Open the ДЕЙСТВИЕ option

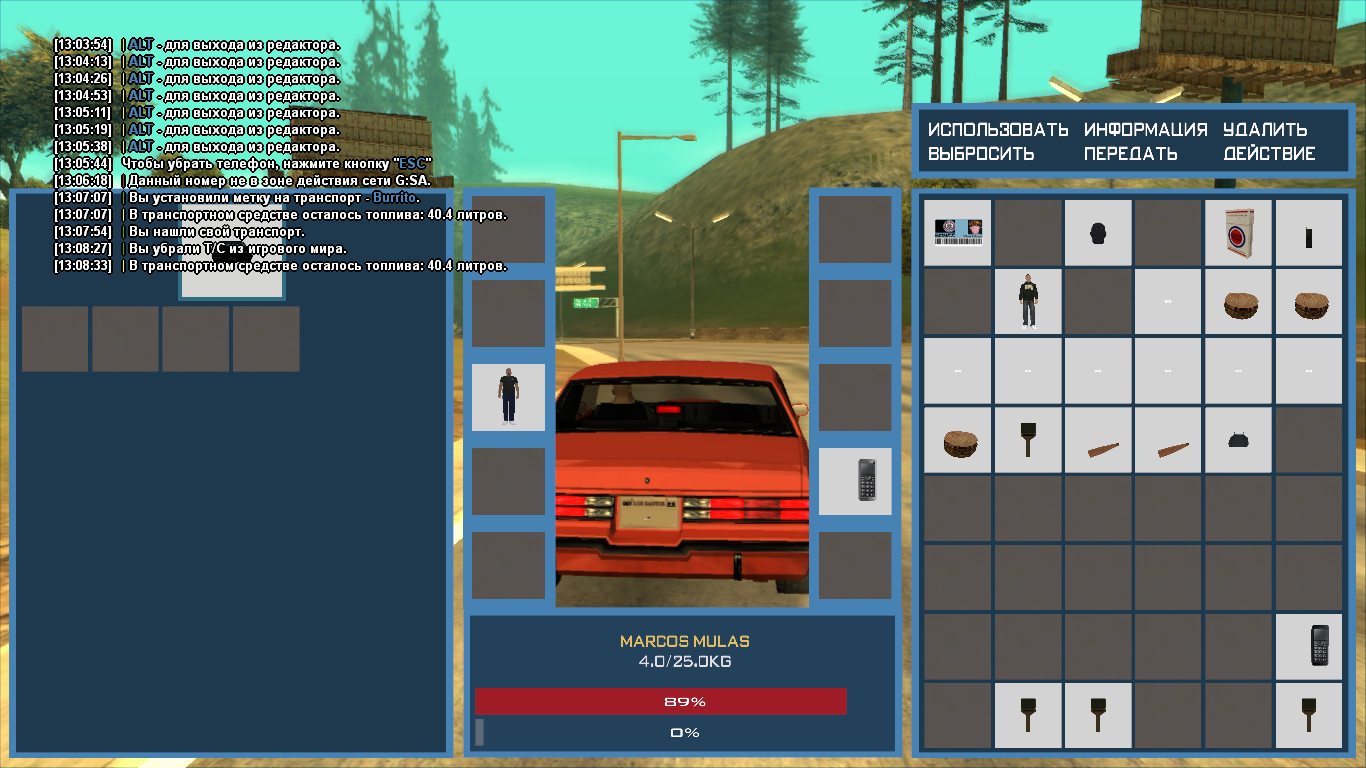click(1269, 154)
